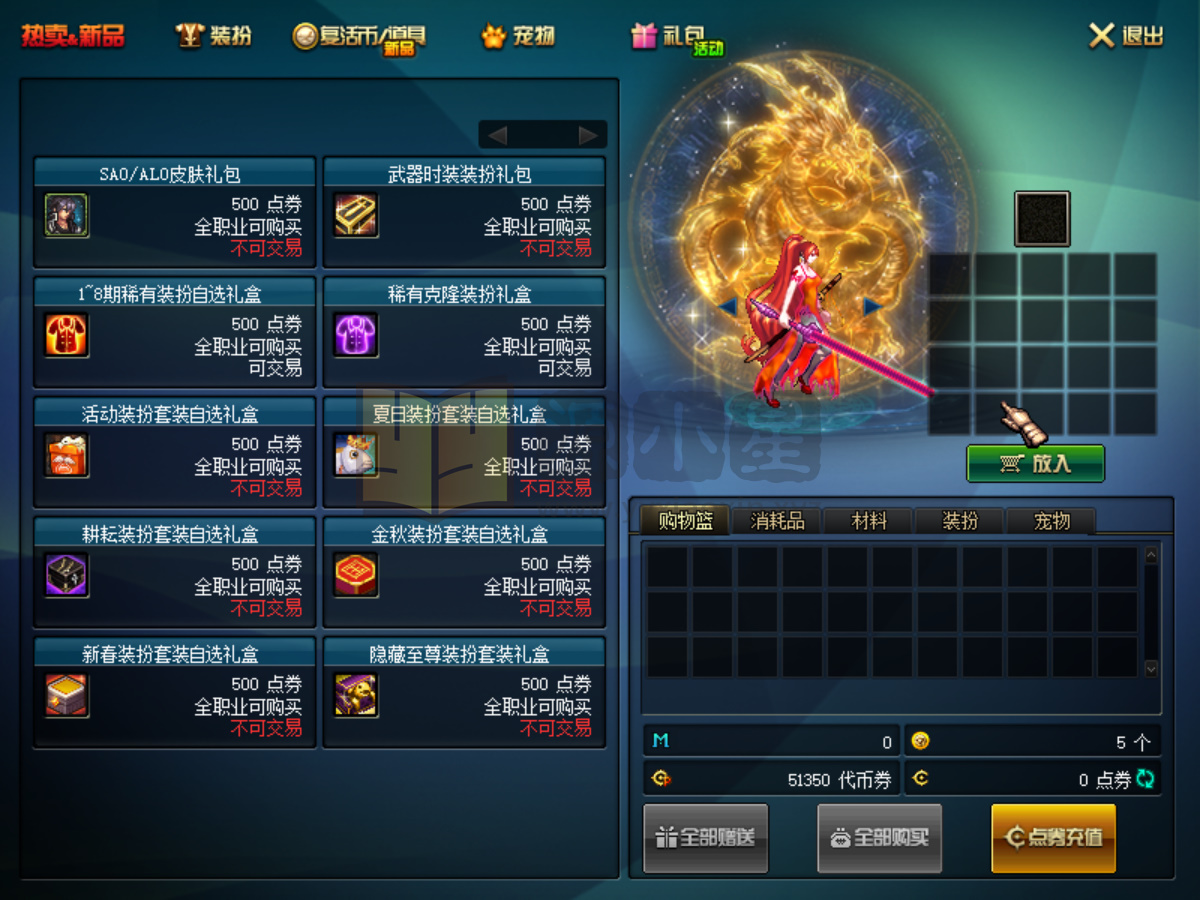Switch to the 装扮 category
Screen dimensions: 1200x900
coord(214,37)
